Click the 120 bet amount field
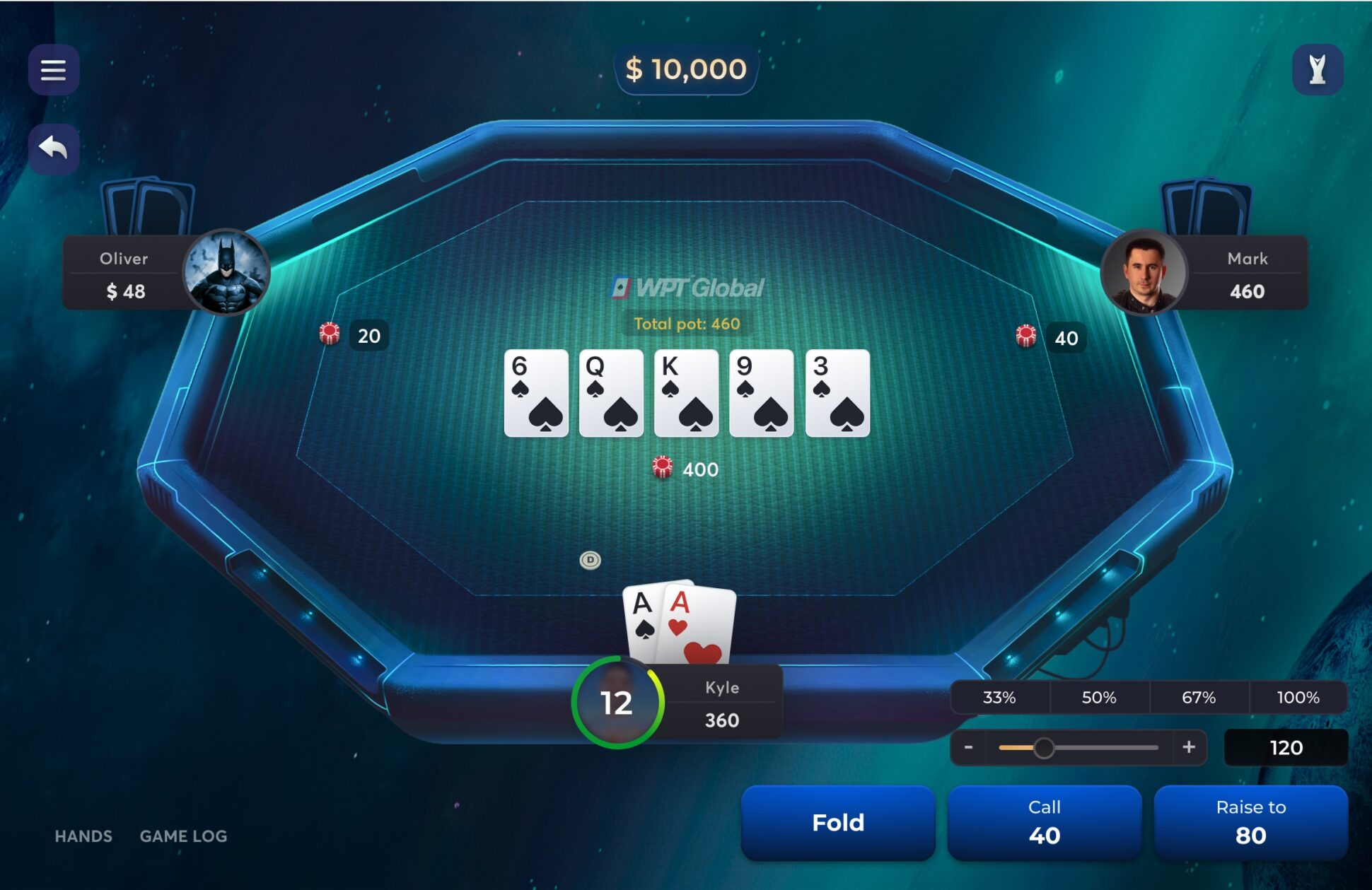This screenshot has width=1372, height=890. tap(1286, 747)
